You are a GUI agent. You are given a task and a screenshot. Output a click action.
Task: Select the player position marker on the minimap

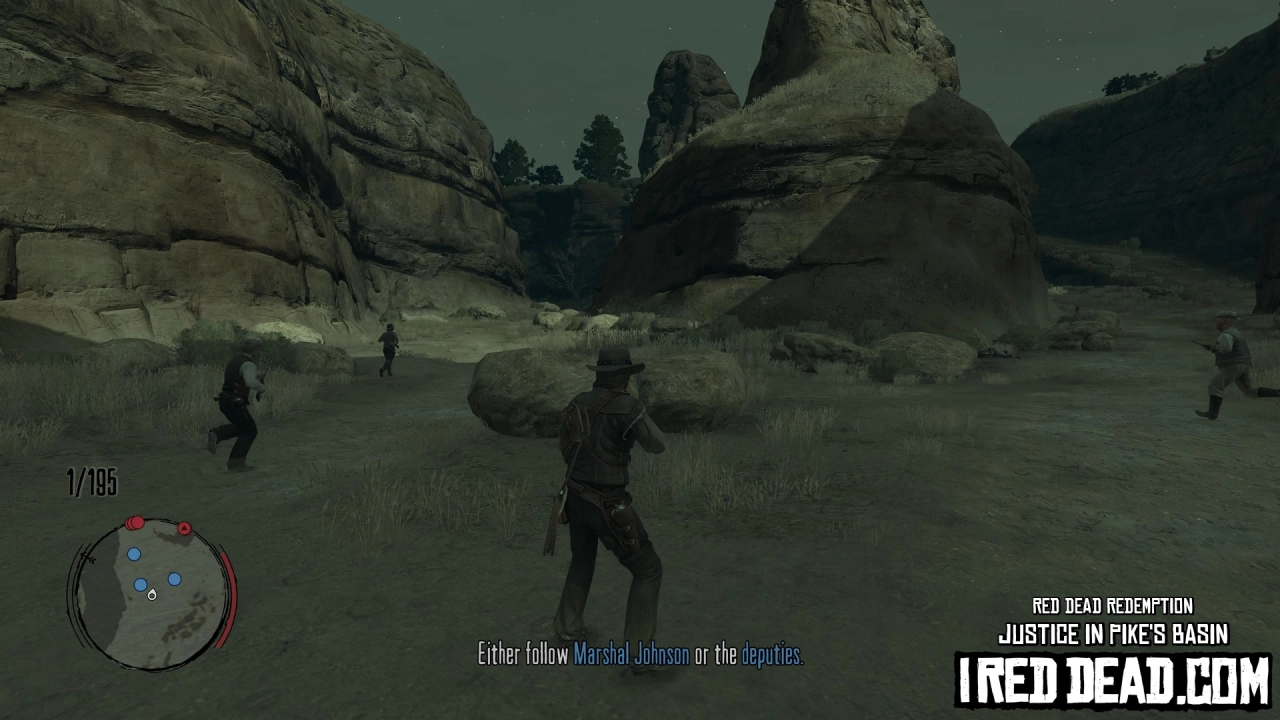point(152,595)
